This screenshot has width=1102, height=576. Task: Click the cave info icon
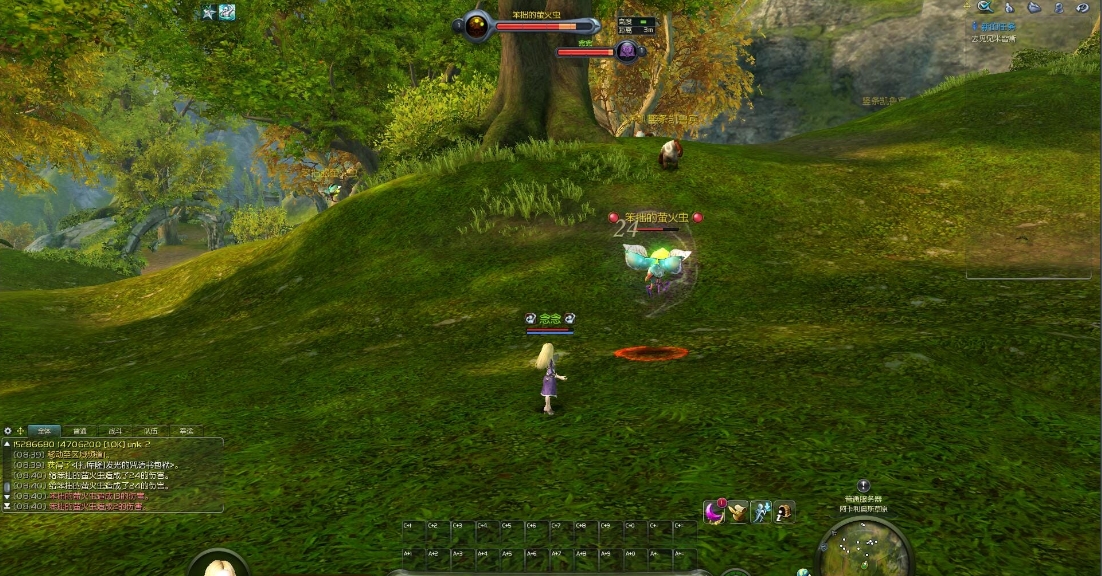[x=785, y=512]
